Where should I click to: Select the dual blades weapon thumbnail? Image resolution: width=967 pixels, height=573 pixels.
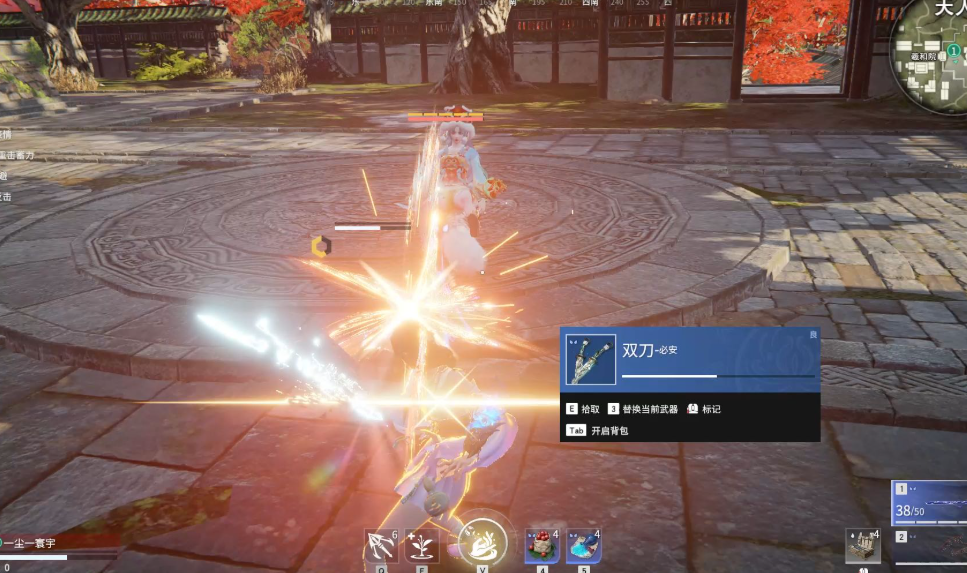click(590, 360)
